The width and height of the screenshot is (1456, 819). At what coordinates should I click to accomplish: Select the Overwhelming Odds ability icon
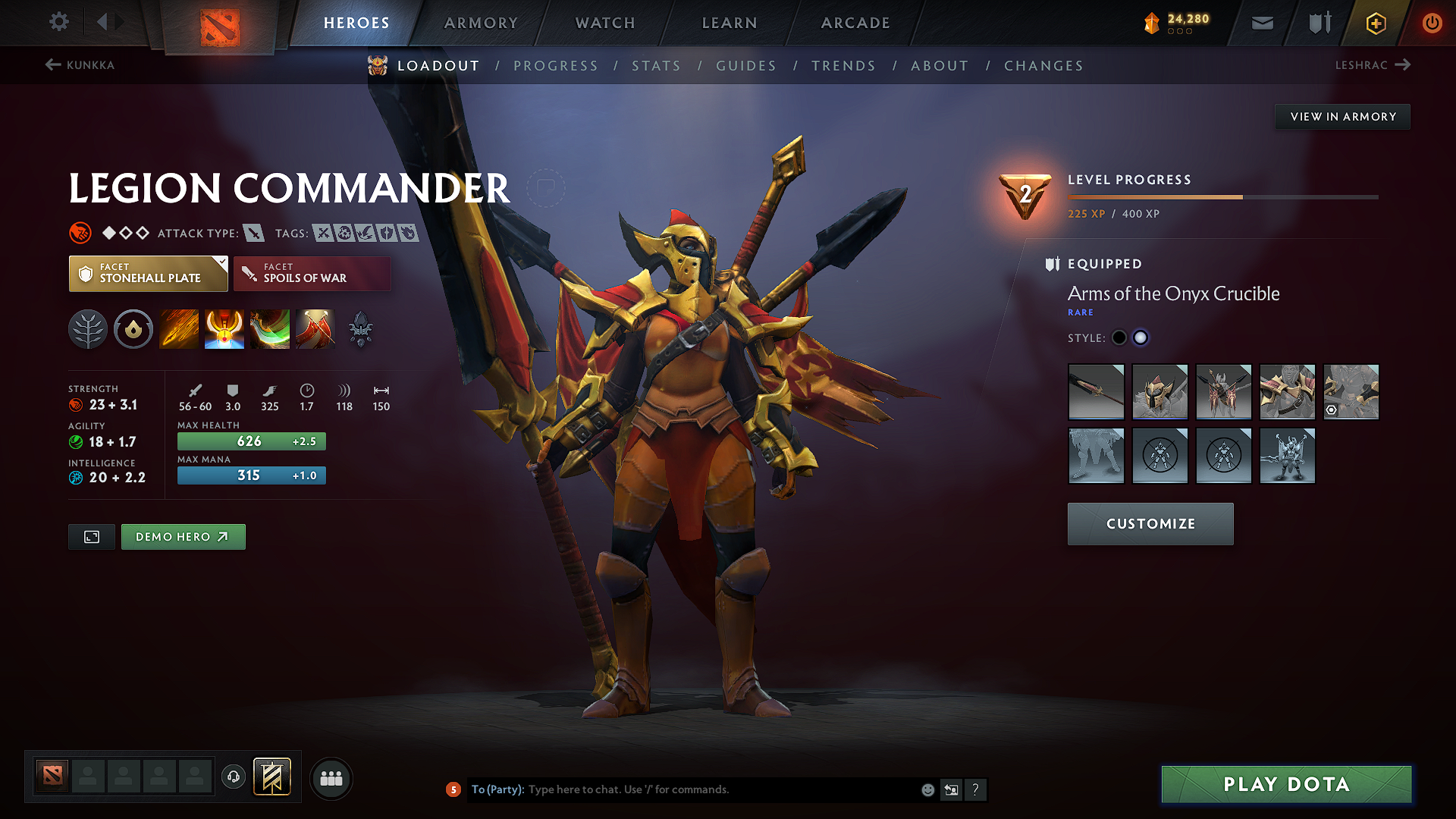click(178, 329)
